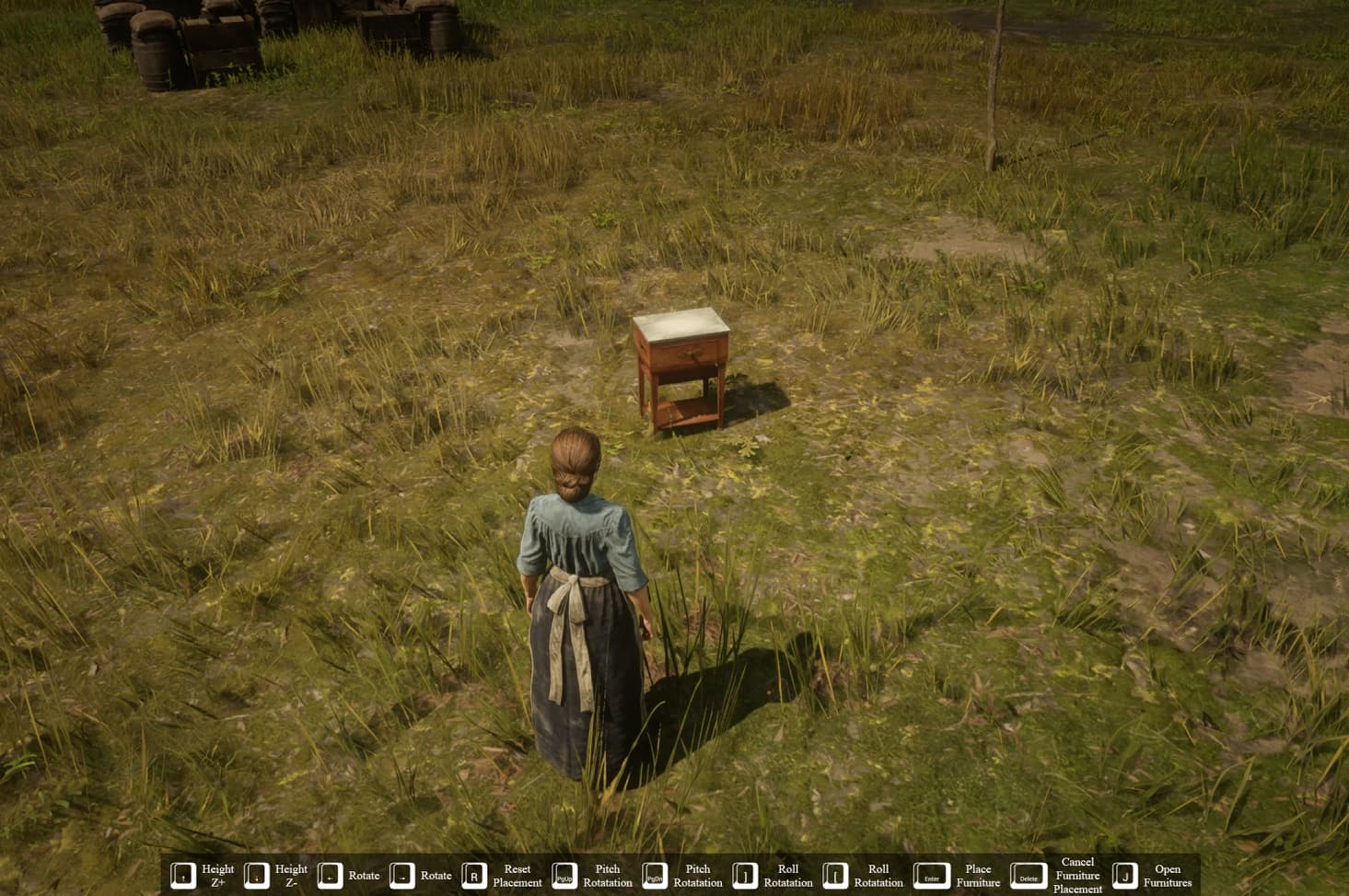
Task: Click the Open Furnitures label
Action: pyautogui.click(x=1168, y=875)
